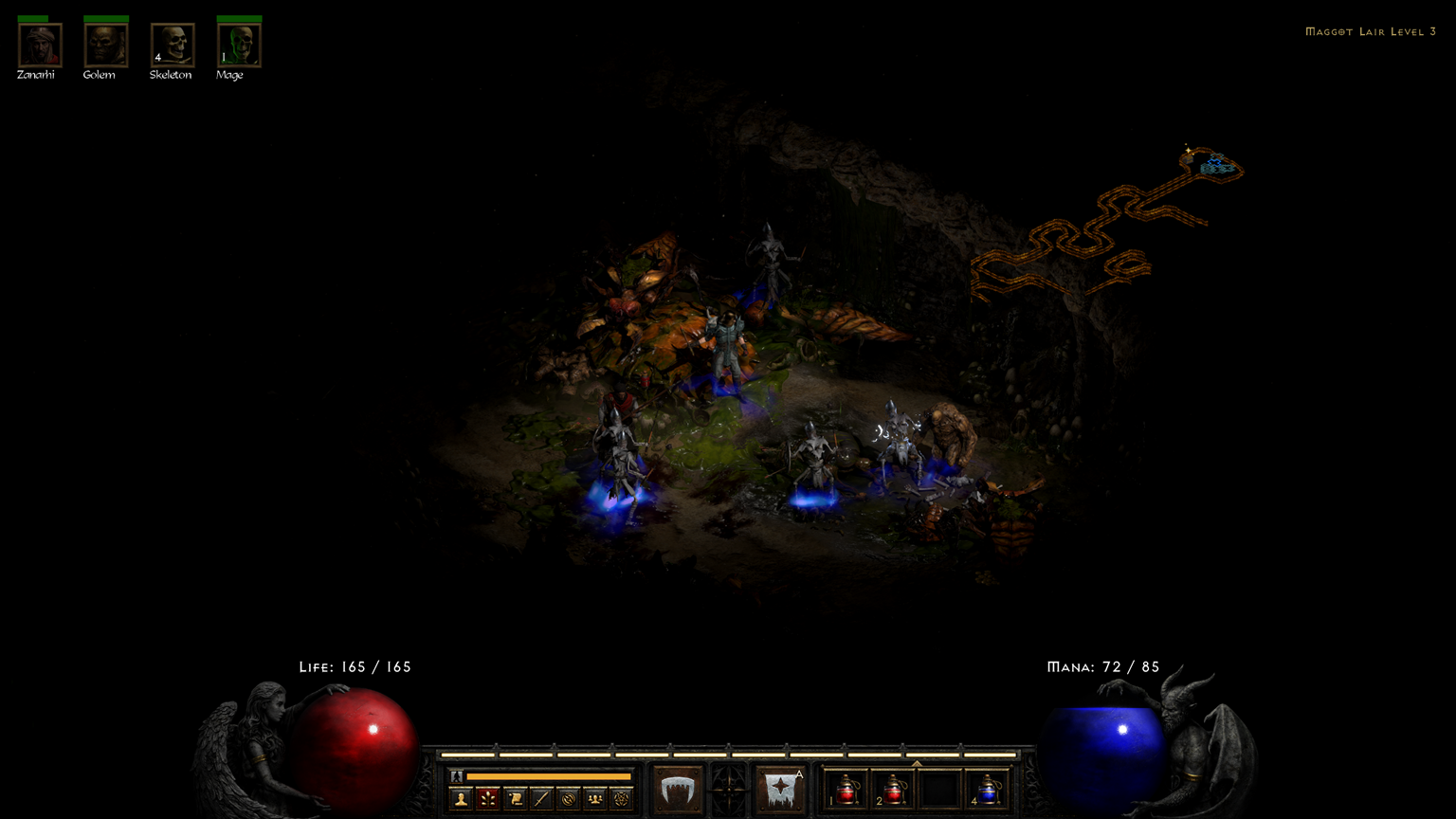Drink the blue mana potion in belt slot 4

988,792
